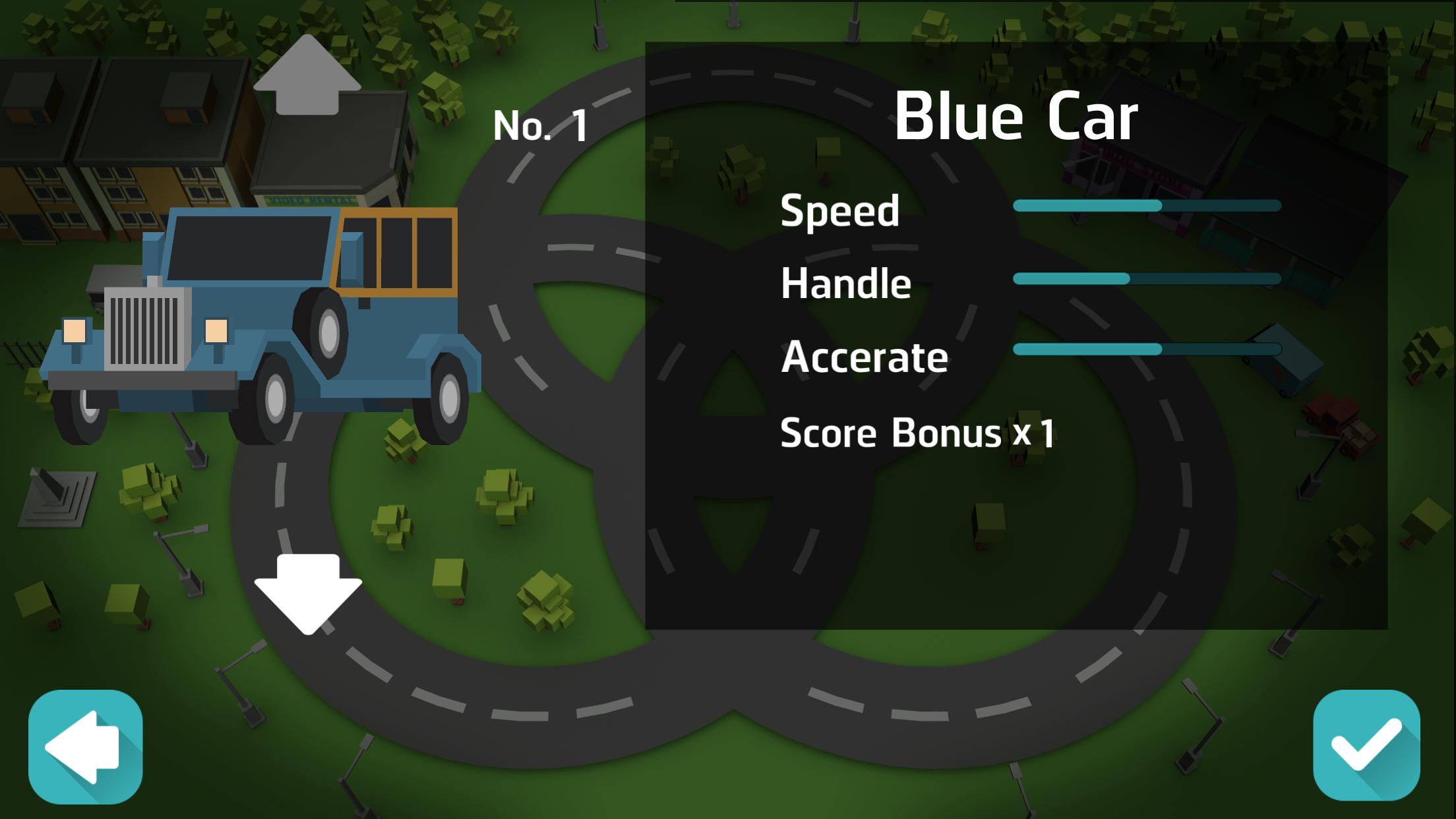Confirm Blue Car with the checkmark button
Image resolution: width=1456 pixels, height=819 pixels.
1366,745
